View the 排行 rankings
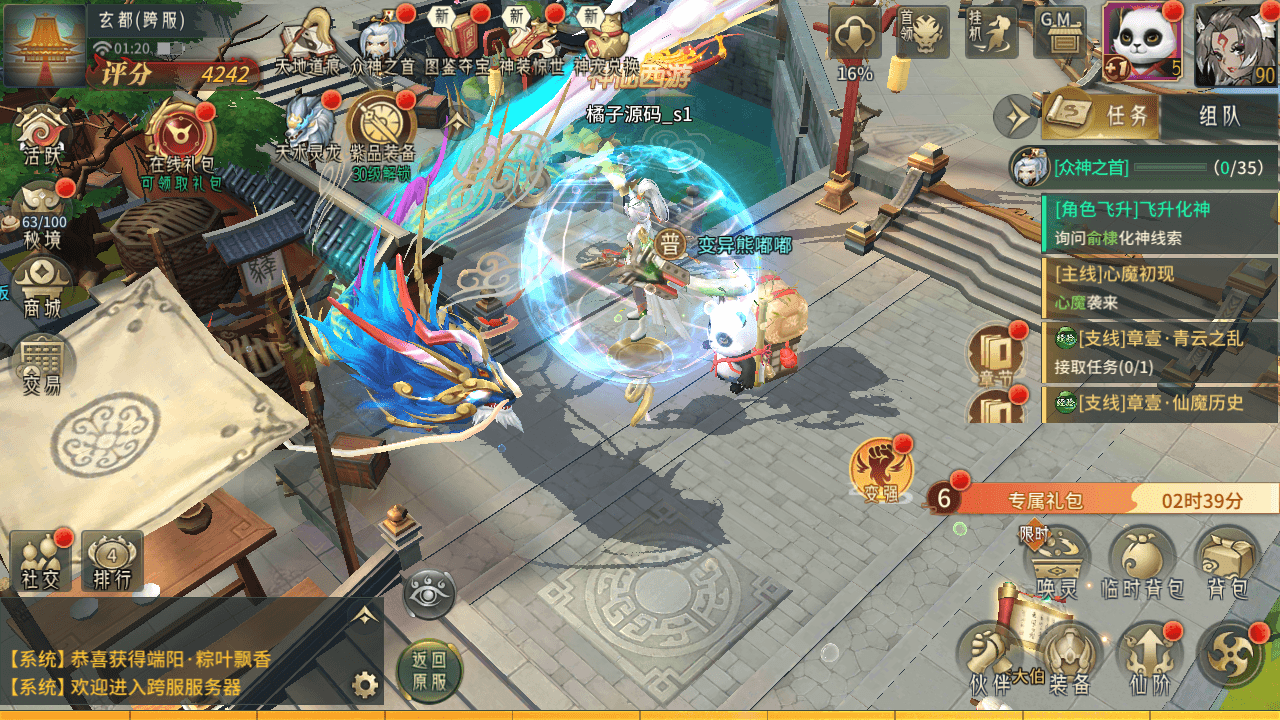 click(x=112, y=560)
